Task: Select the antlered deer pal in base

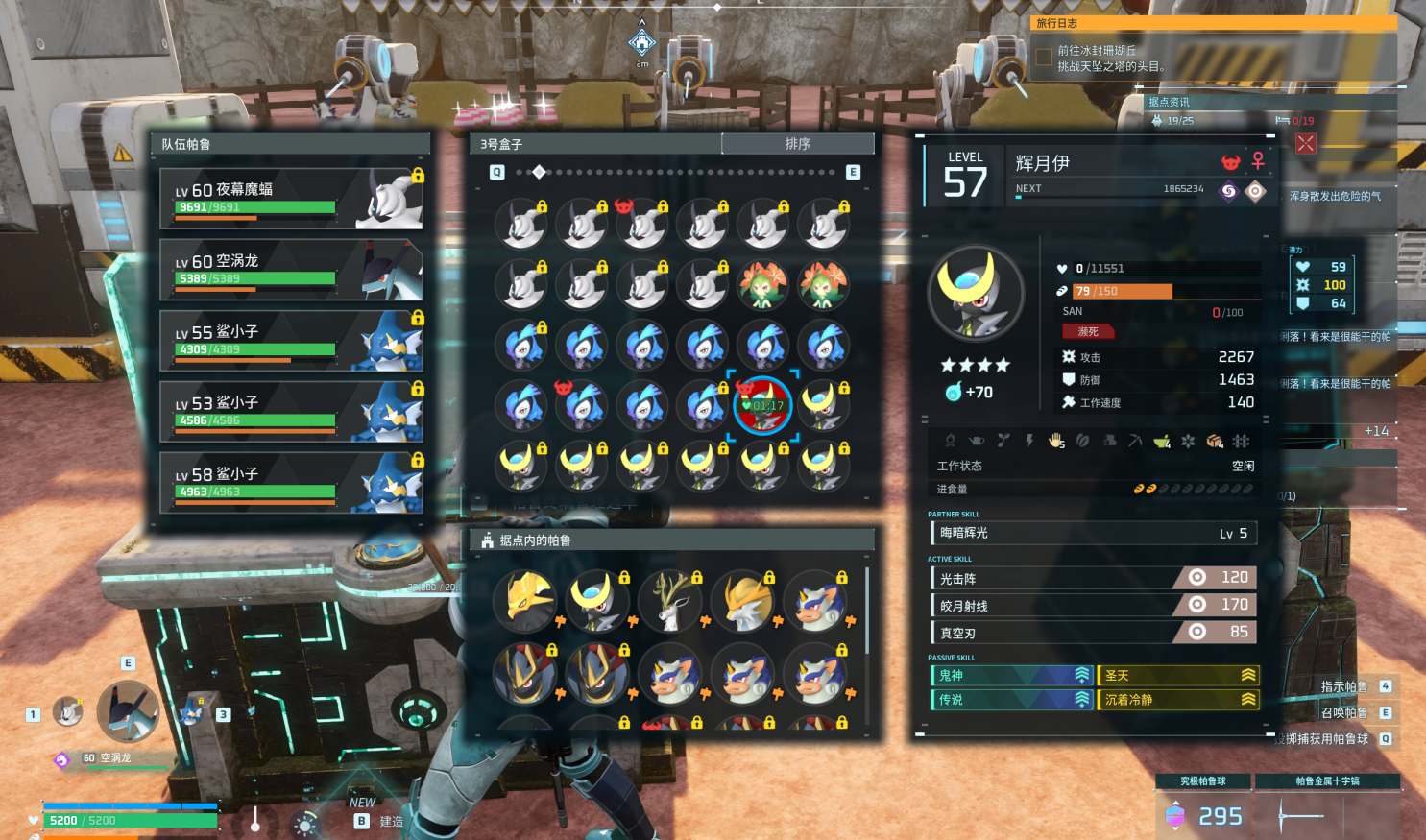Action: tap(670, 600)
